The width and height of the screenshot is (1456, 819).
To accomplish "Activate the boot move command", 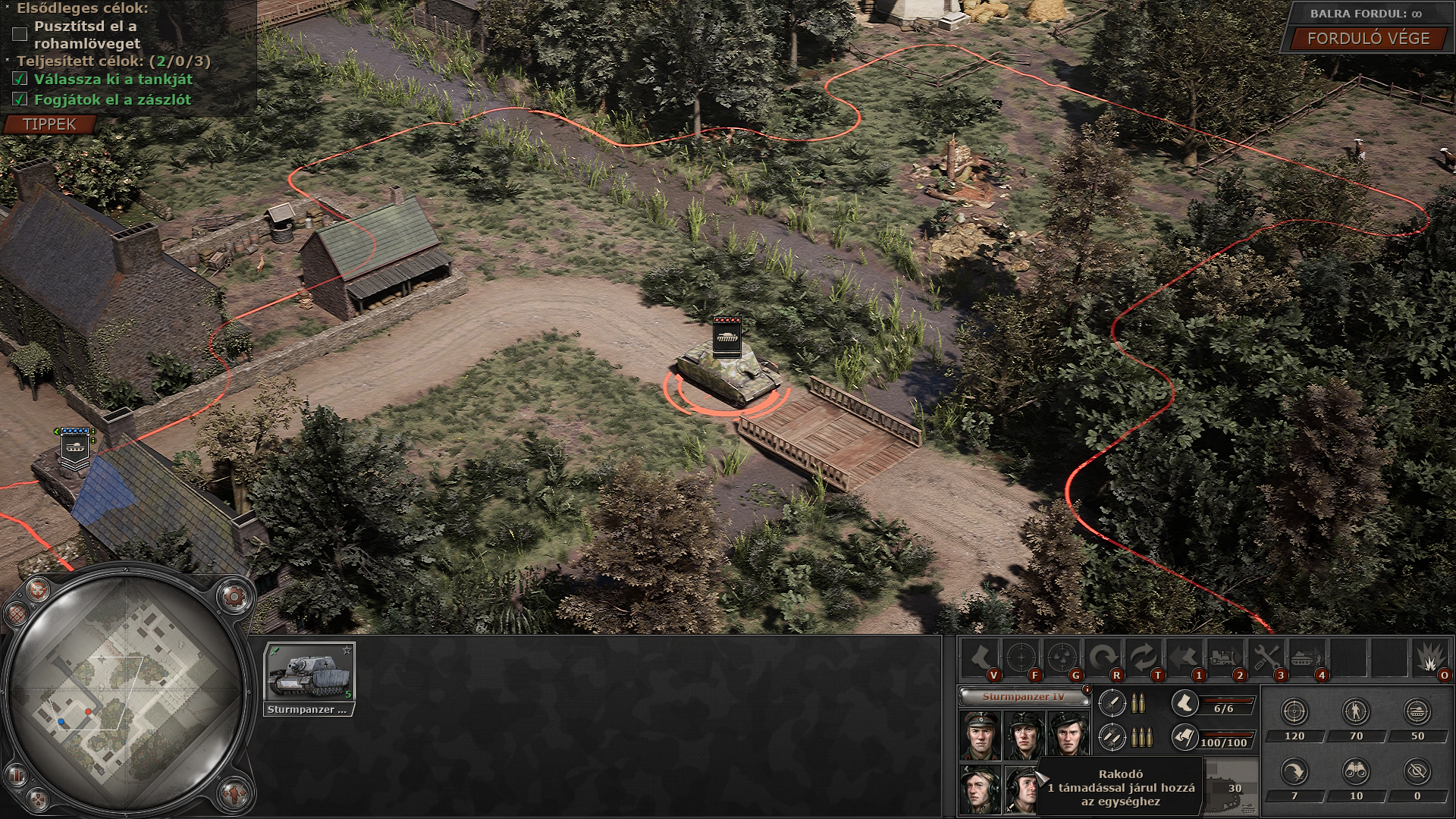I will [x=981, y=657].
